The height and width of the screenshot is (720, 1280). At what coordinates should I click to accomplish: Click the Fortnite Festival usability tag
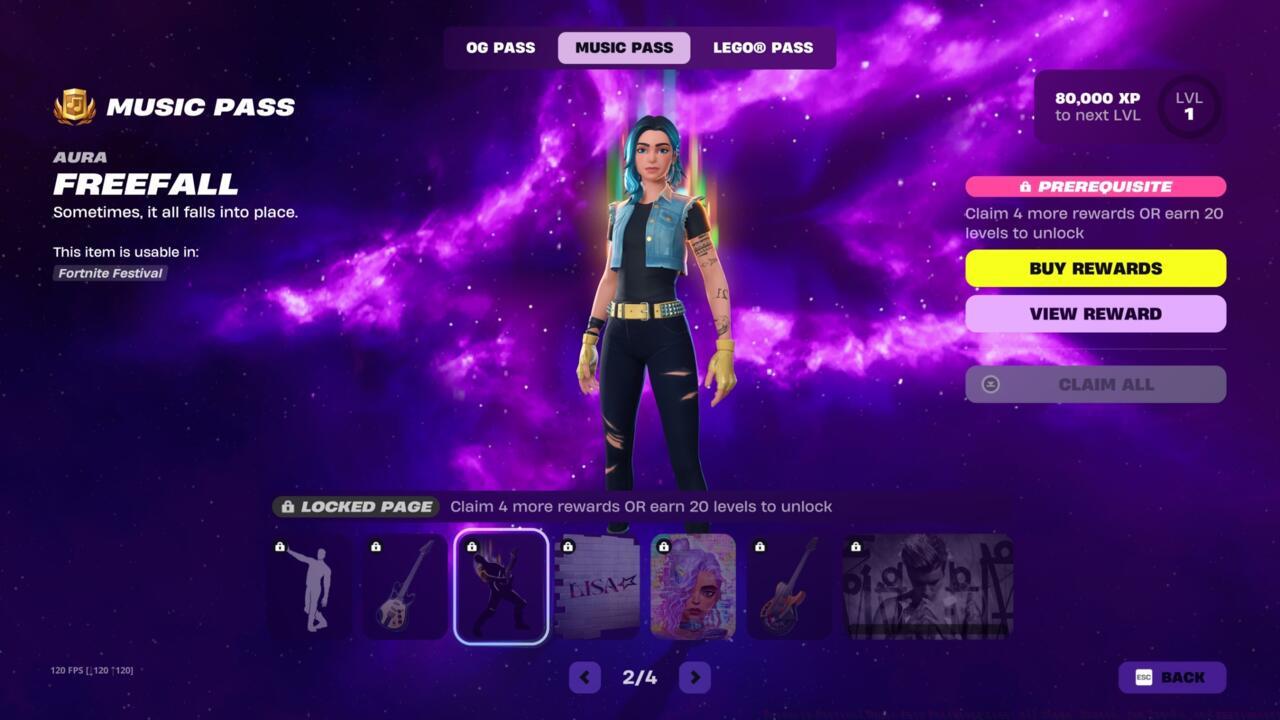[109, 273]
